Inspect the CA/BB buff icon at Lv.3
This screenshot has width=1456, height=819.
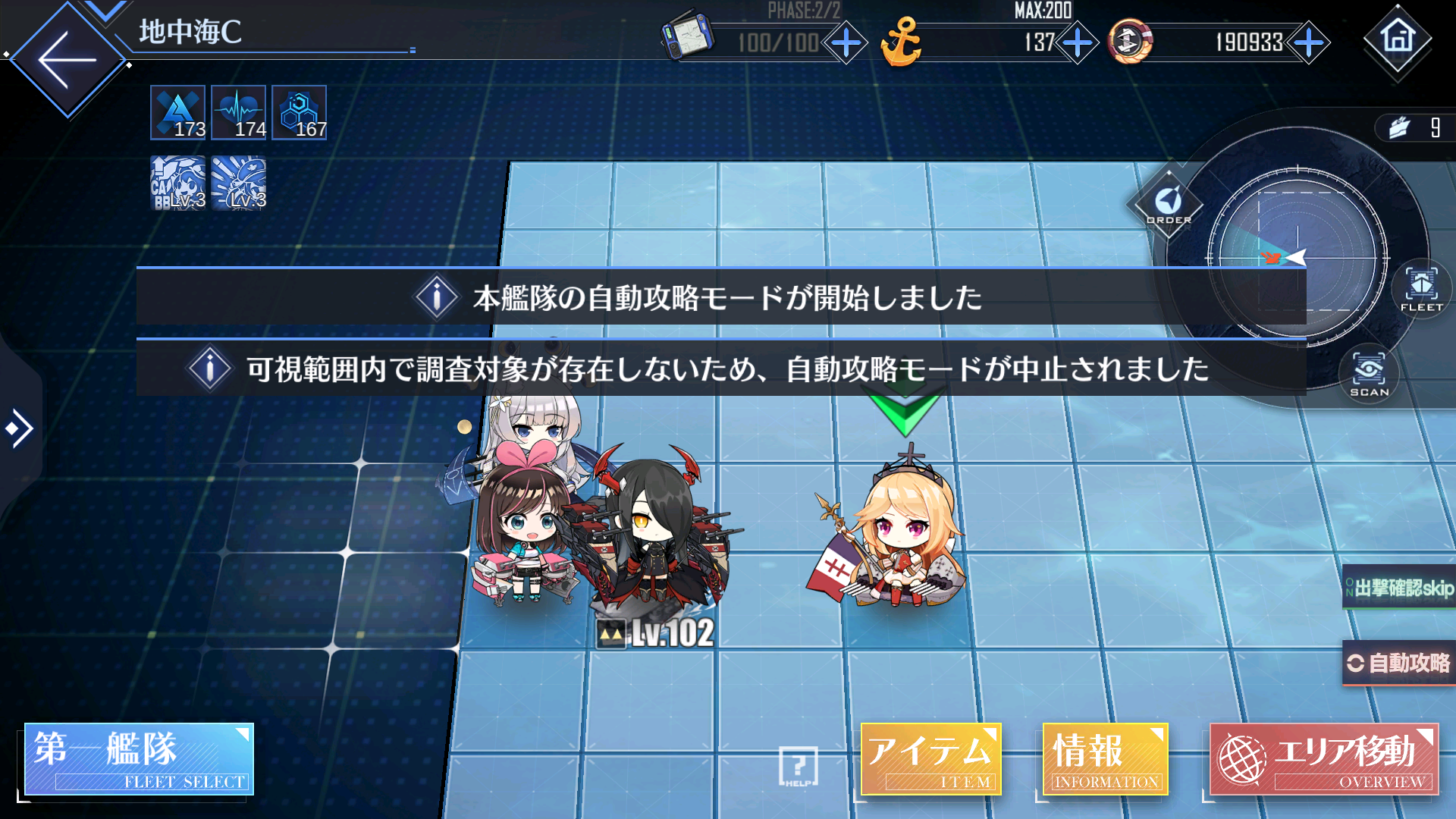[177, 182]
